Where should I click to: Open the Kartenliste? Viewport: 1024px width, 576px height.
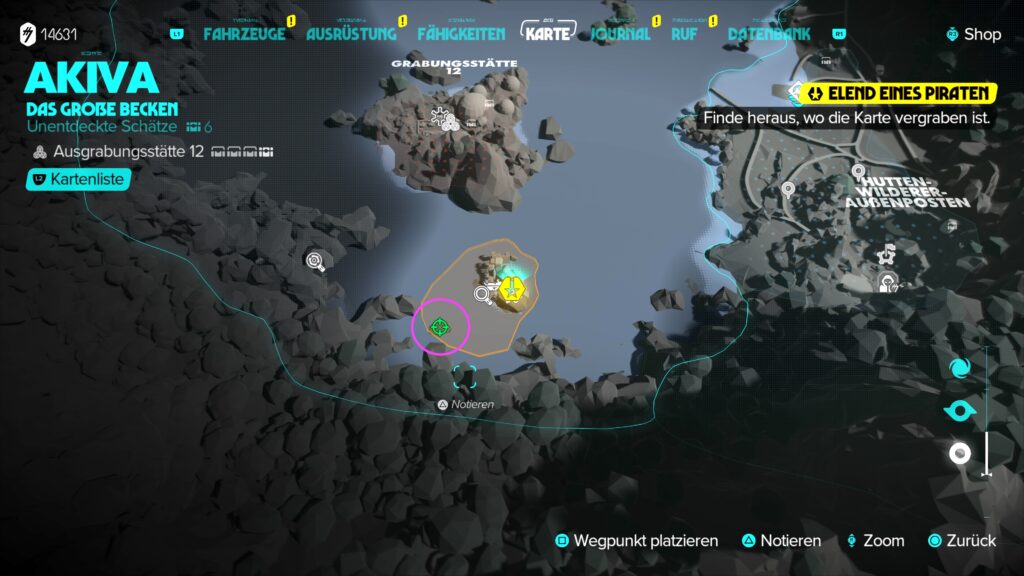[x=78, y=179]
